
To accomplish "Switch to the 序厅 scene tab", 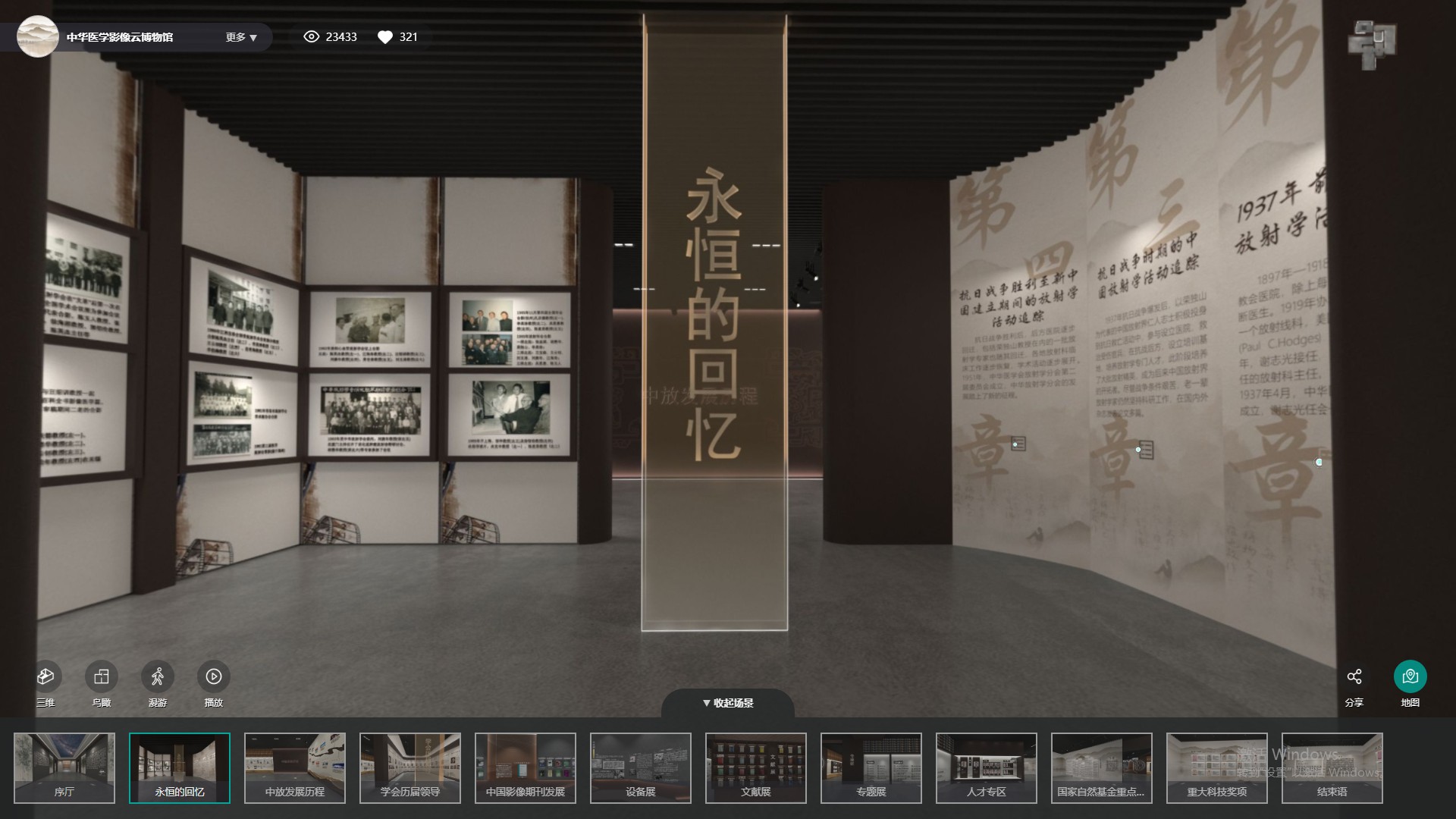I will pos(64,767).
